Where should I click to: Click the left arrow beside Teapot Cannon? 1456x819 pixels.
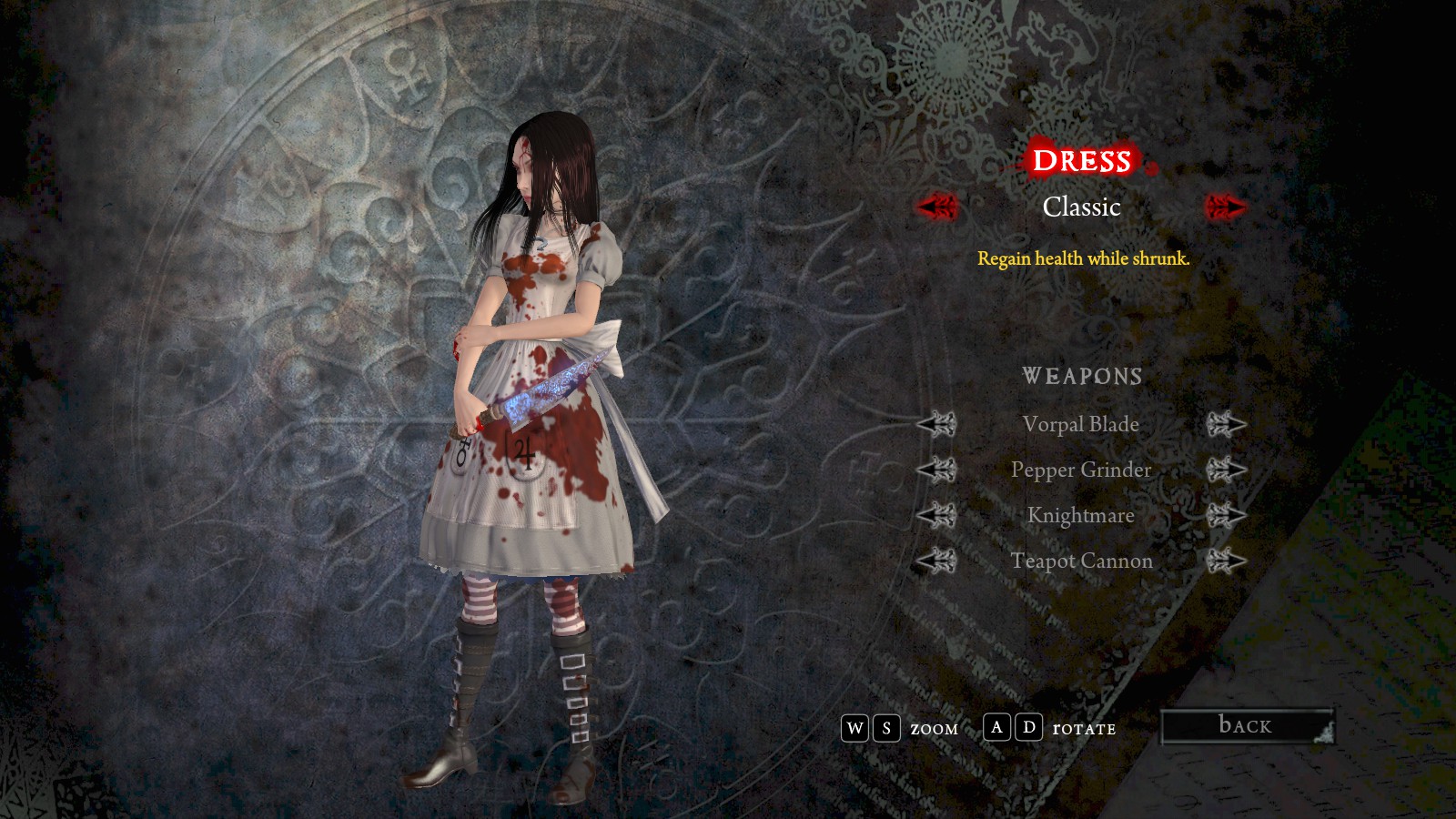(936, 561)
